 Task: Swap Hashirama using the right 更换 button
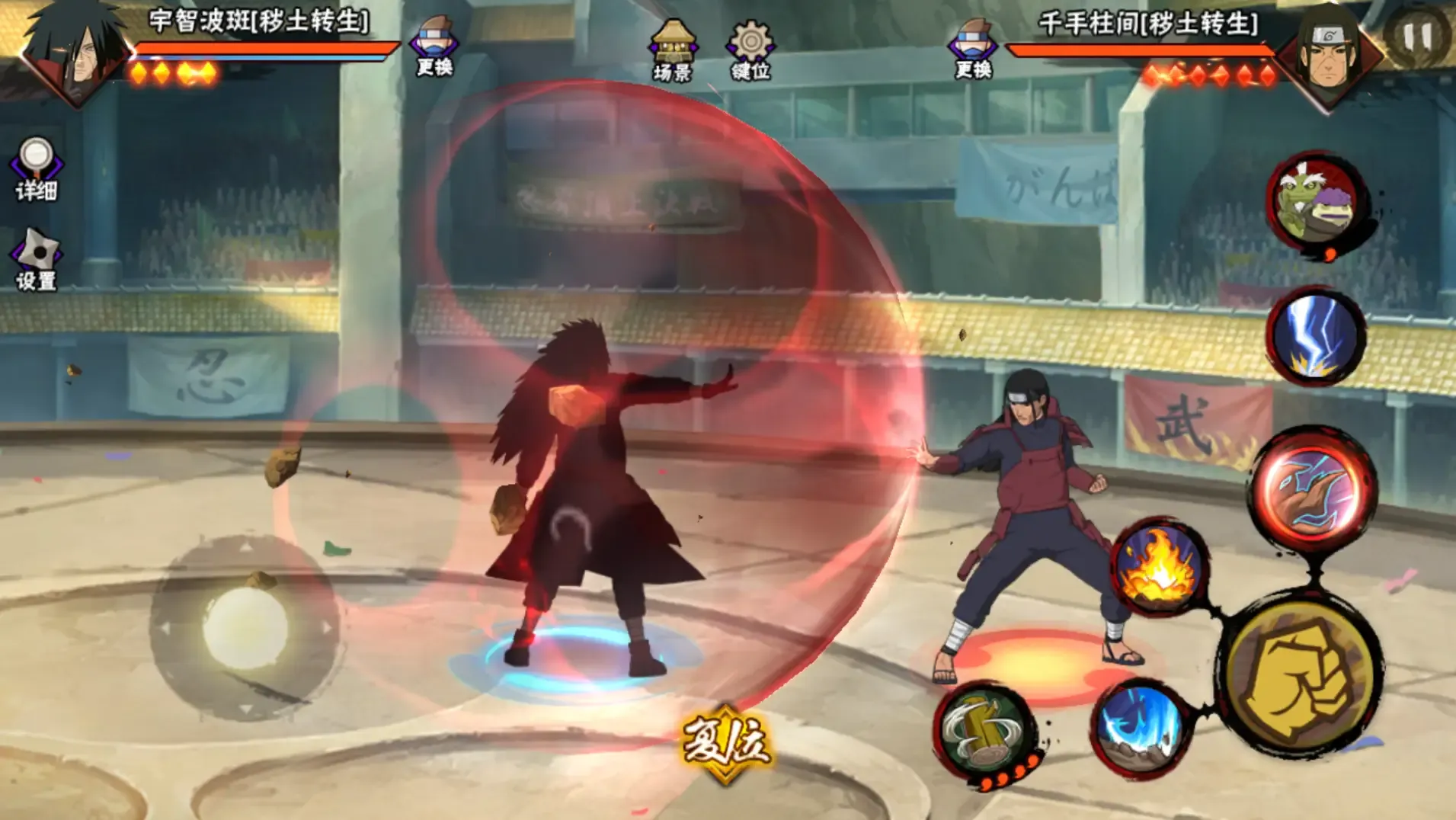[x=973, y=47]
